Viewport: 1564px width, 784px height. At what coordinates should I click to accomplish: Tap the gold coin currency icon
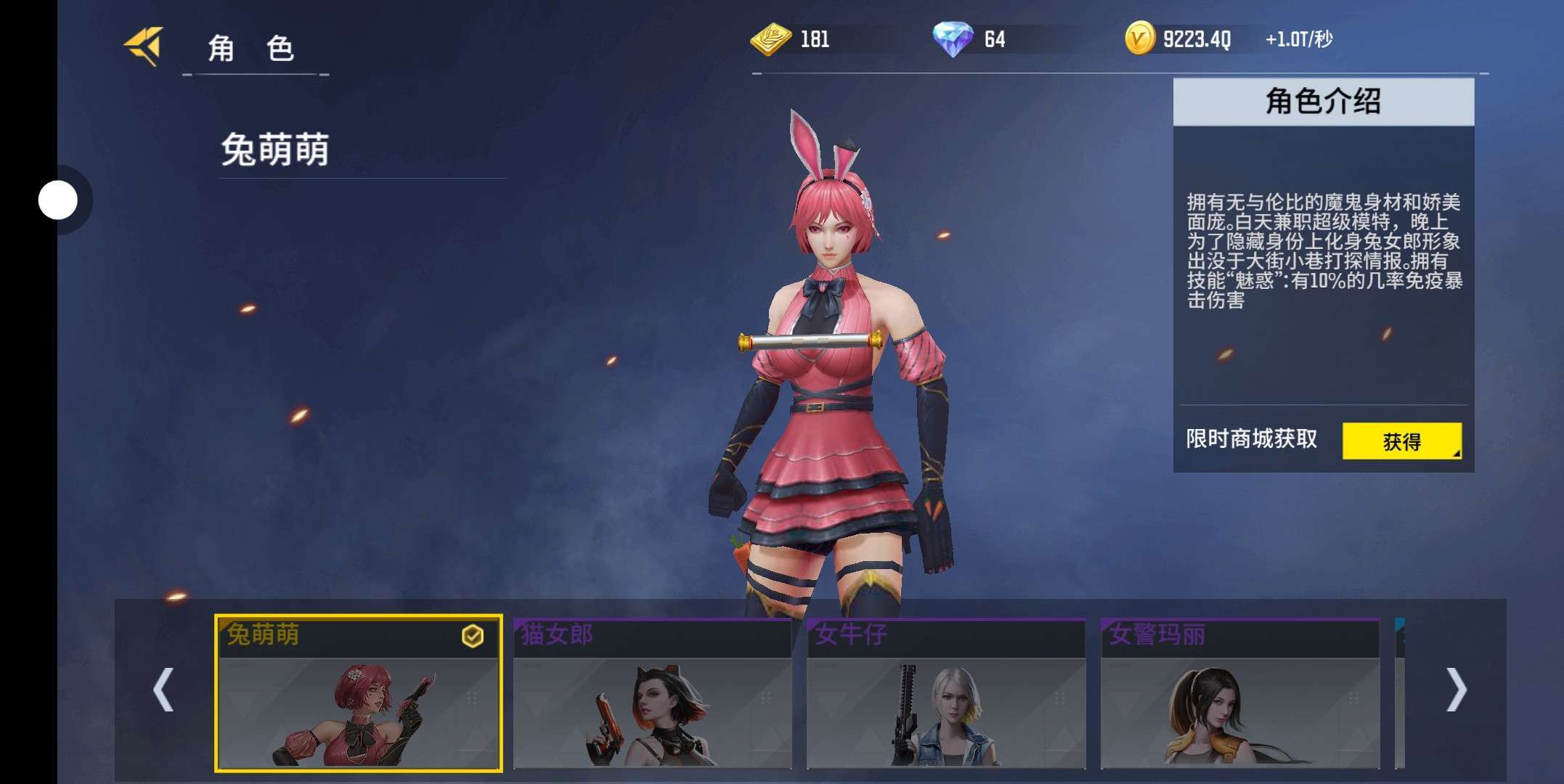click(x=1139, y=38)
